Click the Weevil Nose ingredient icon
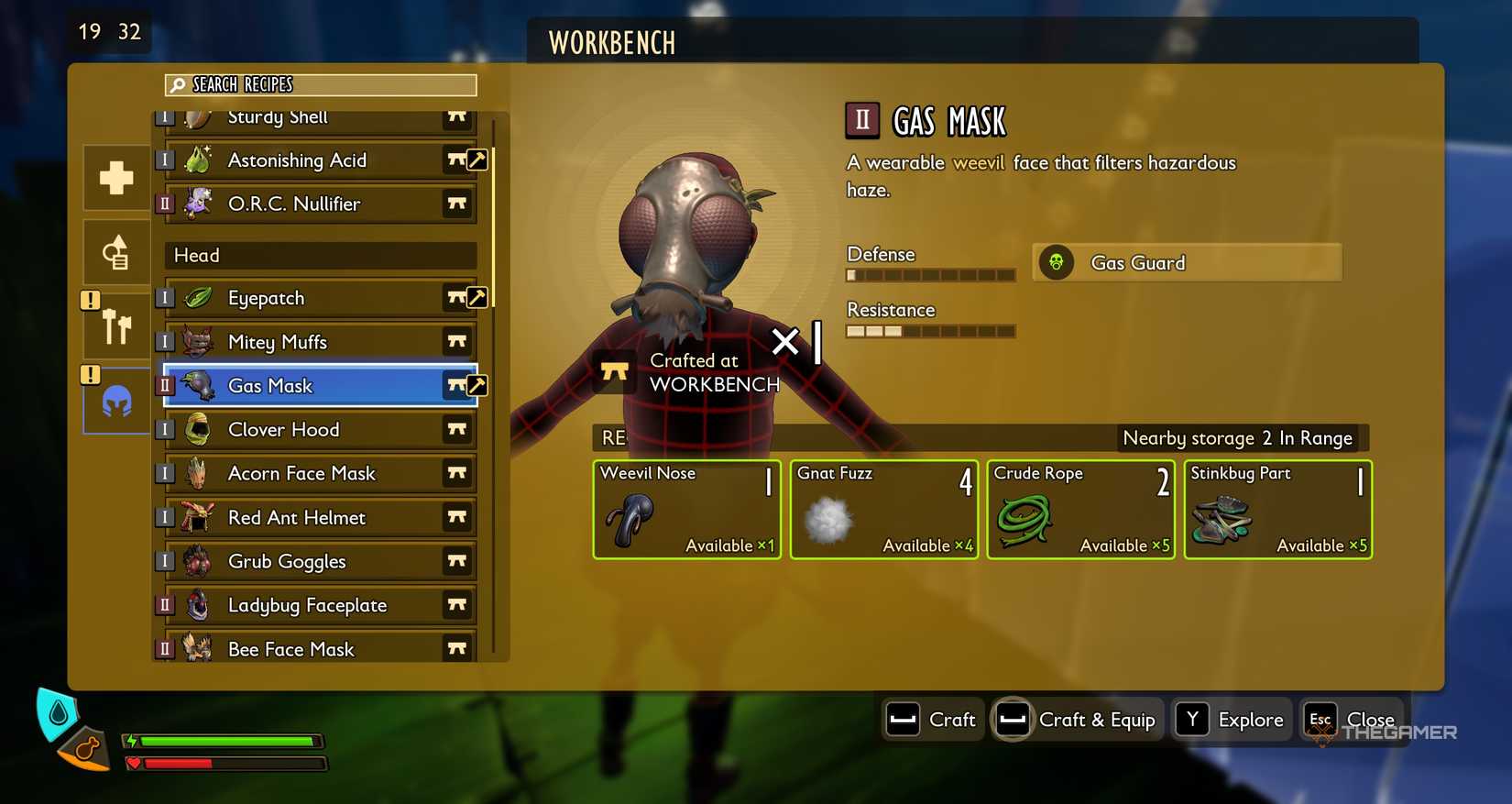 pos(627,518)
